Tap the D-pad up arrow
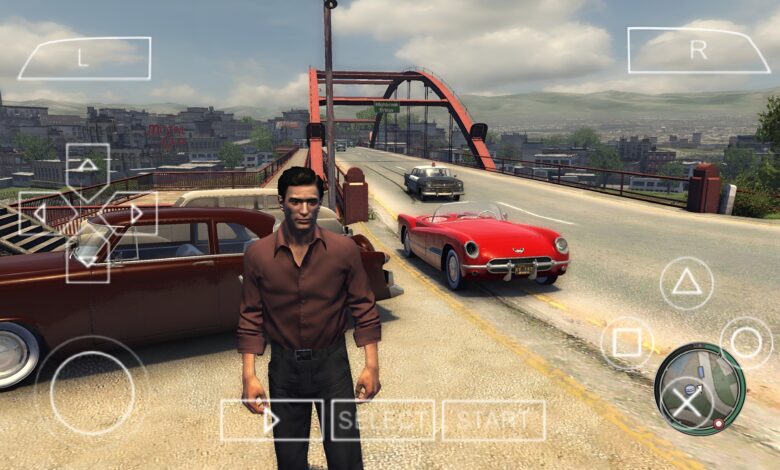780x470 pixels. 88,165
